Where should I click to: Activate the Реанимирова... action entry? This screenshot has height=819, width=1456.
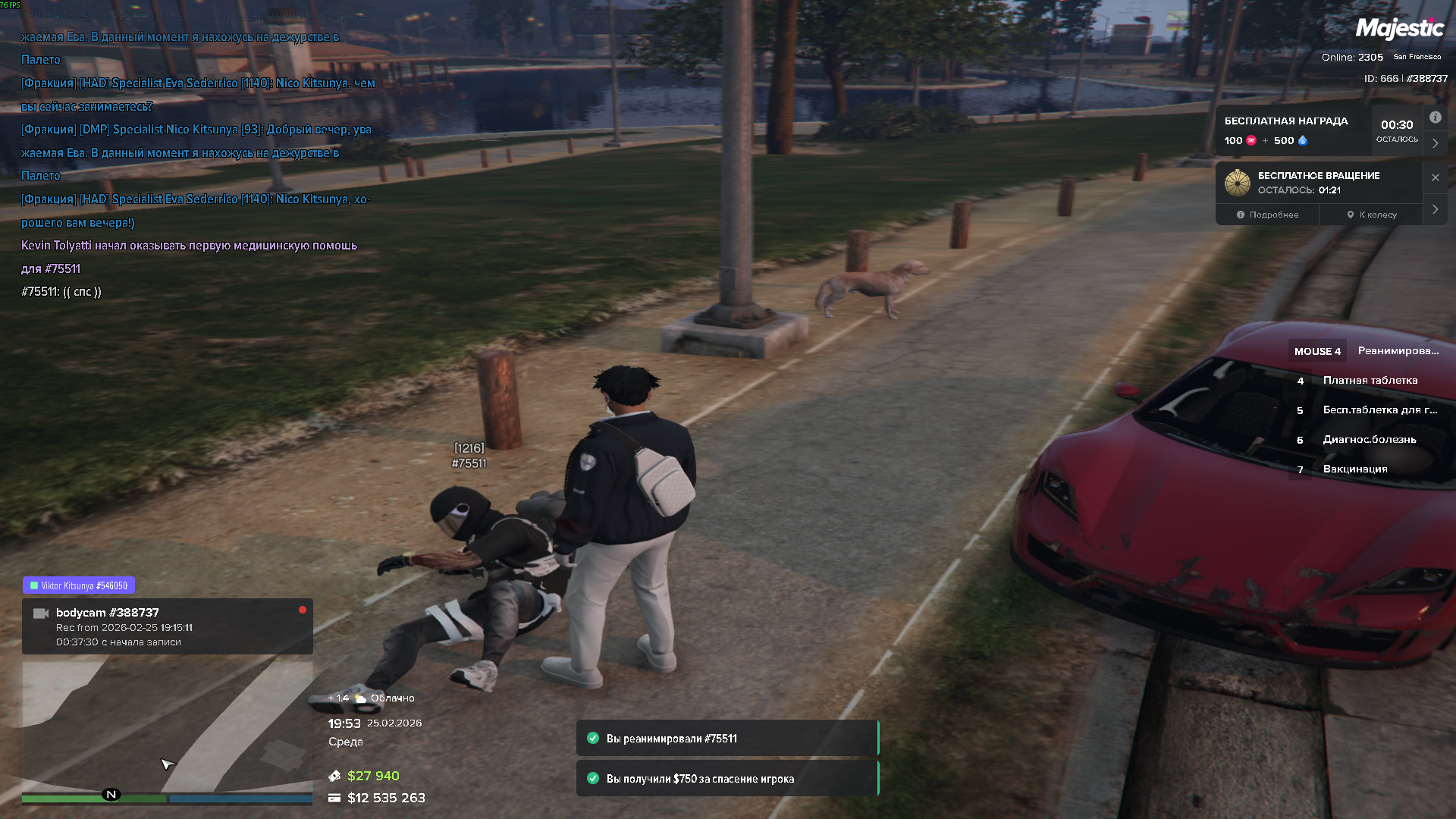click(1398, 351)
